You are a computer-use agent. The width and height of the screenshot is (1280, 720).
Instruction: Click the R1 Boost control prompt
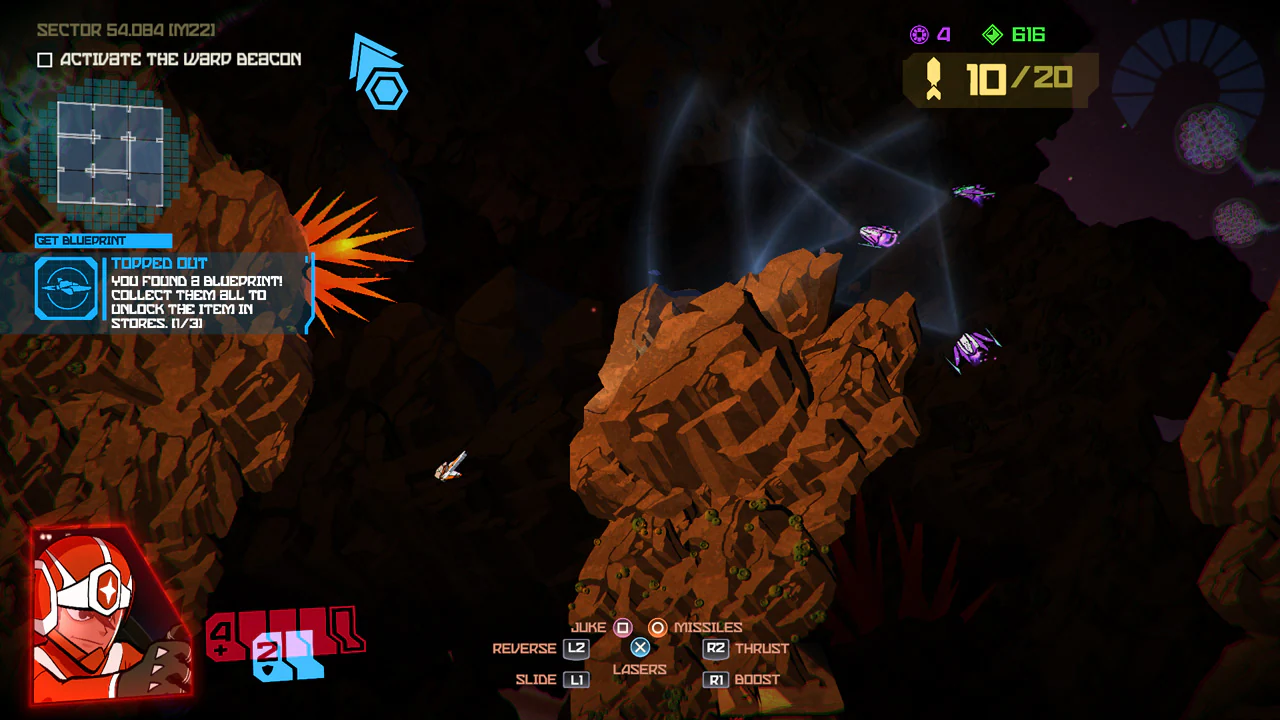click(714, 679)
